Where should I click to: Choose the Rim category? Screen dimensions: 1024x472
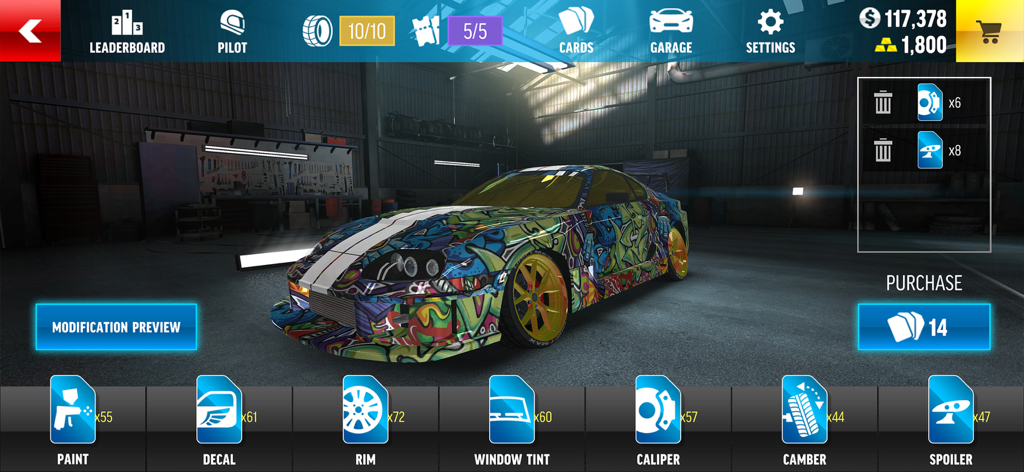(365, 421)
